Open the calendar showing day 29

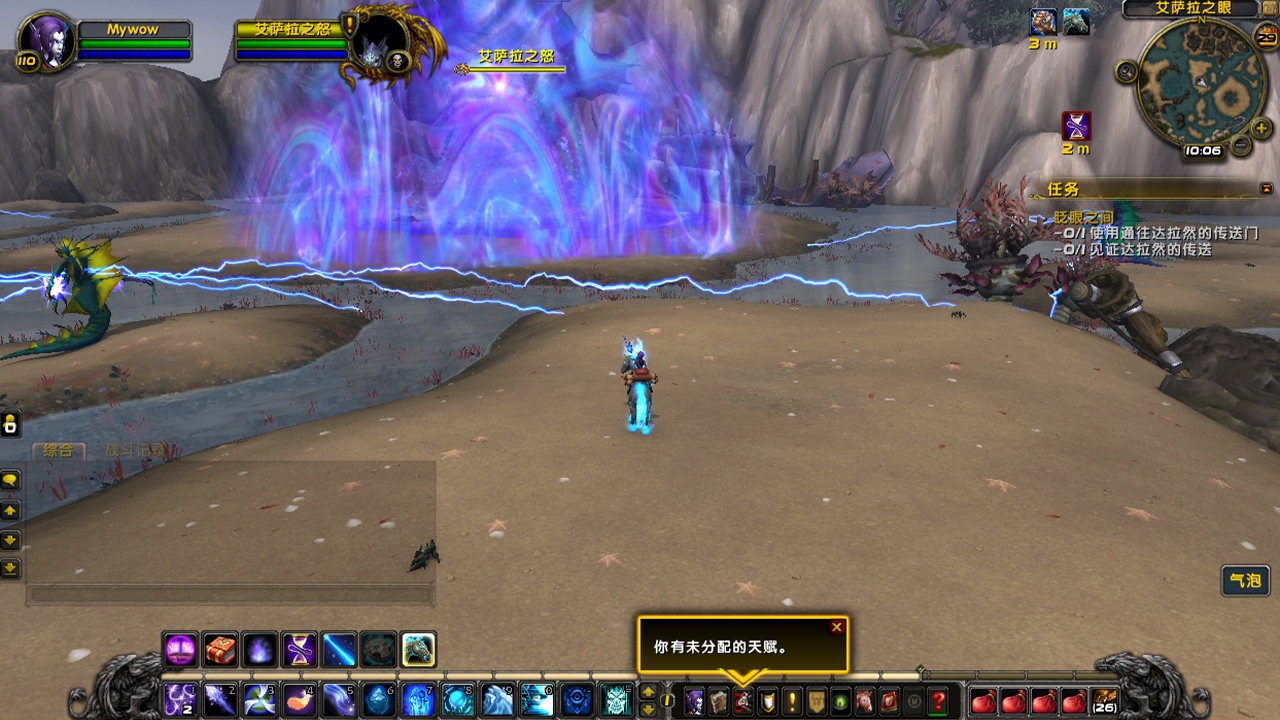pos(1266,39)
